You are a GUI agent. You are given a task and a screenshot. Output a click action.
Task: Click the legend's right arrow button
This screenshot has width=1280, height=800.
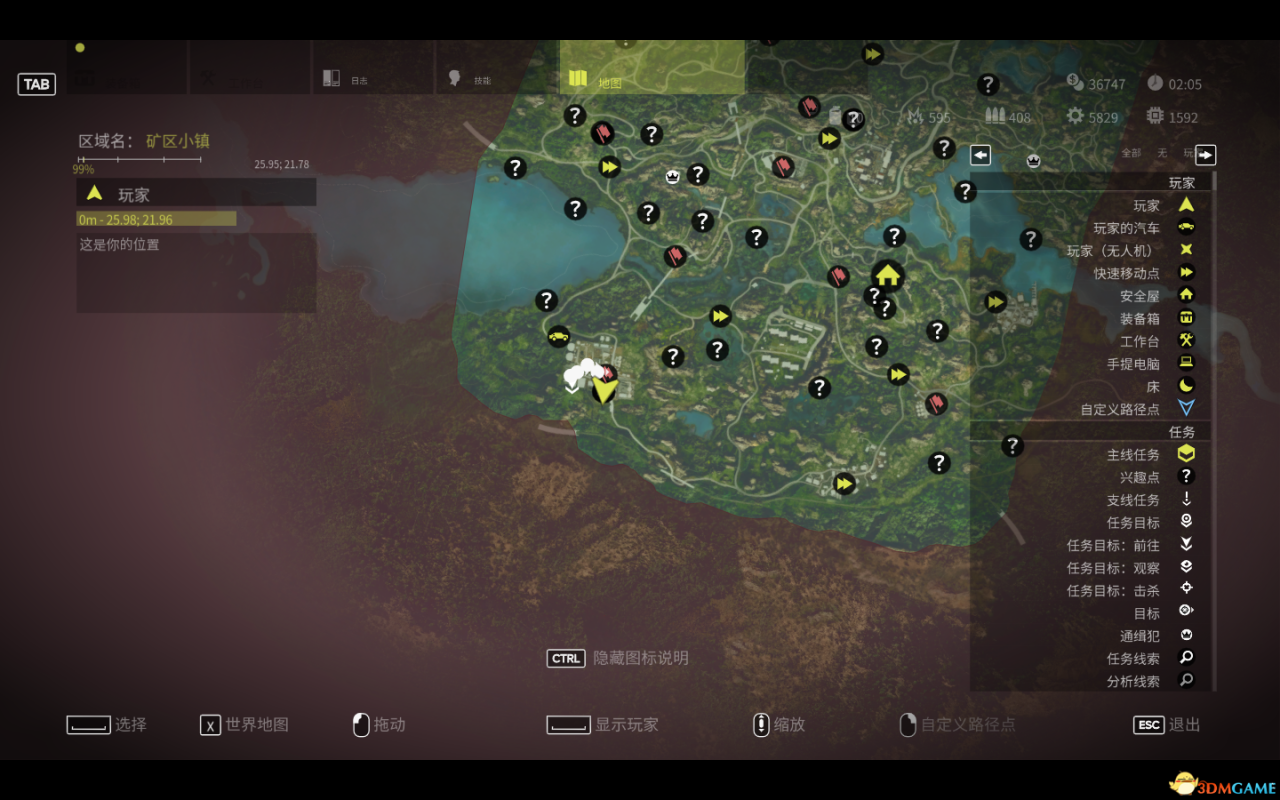pos(1205,154)
